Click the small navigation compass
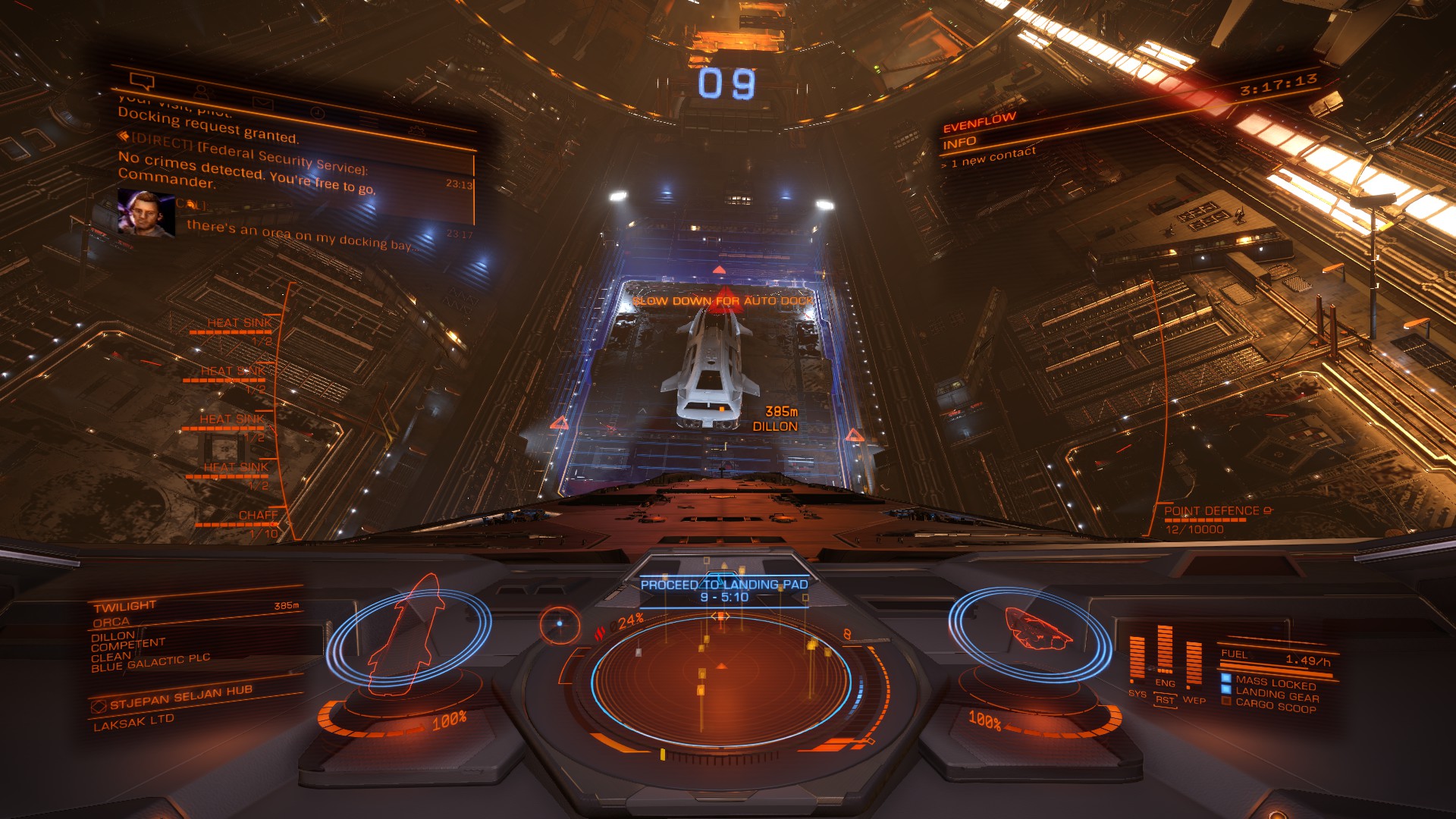 [560, 624]
